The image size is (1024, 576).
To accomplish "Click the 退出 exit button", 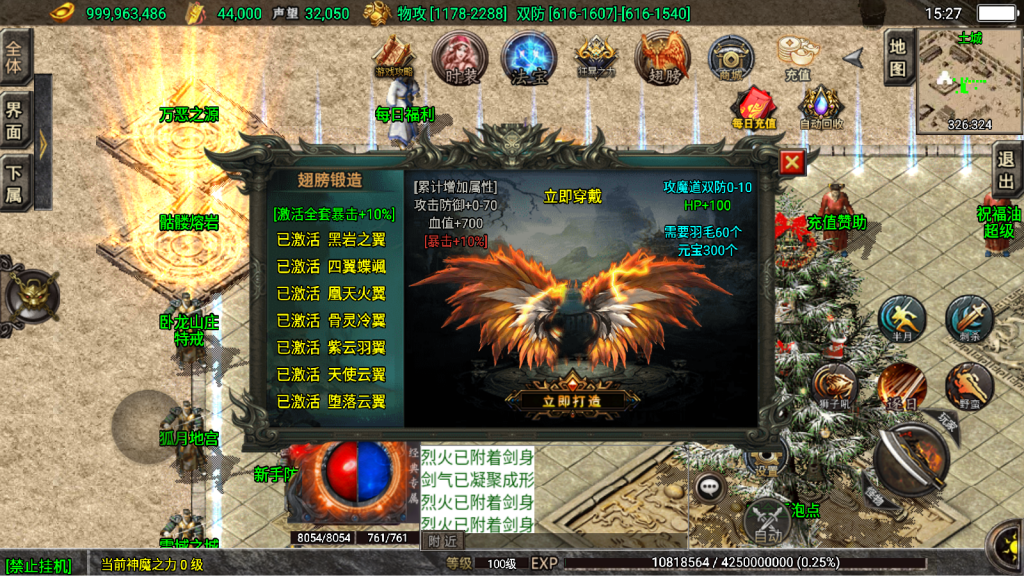I will 1007,170.
